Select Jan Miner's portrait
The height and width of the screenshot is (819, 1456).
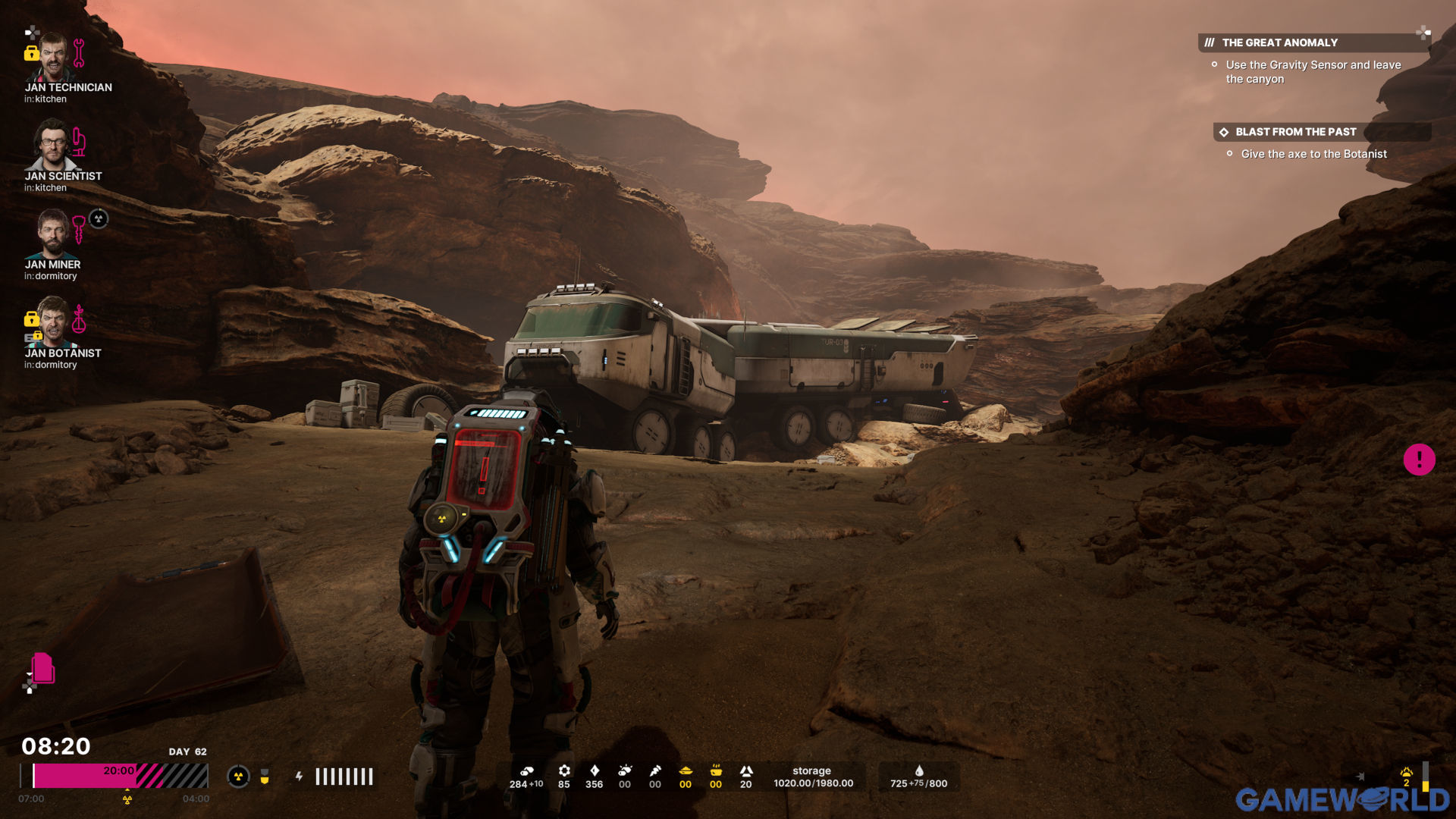(52, 234)
